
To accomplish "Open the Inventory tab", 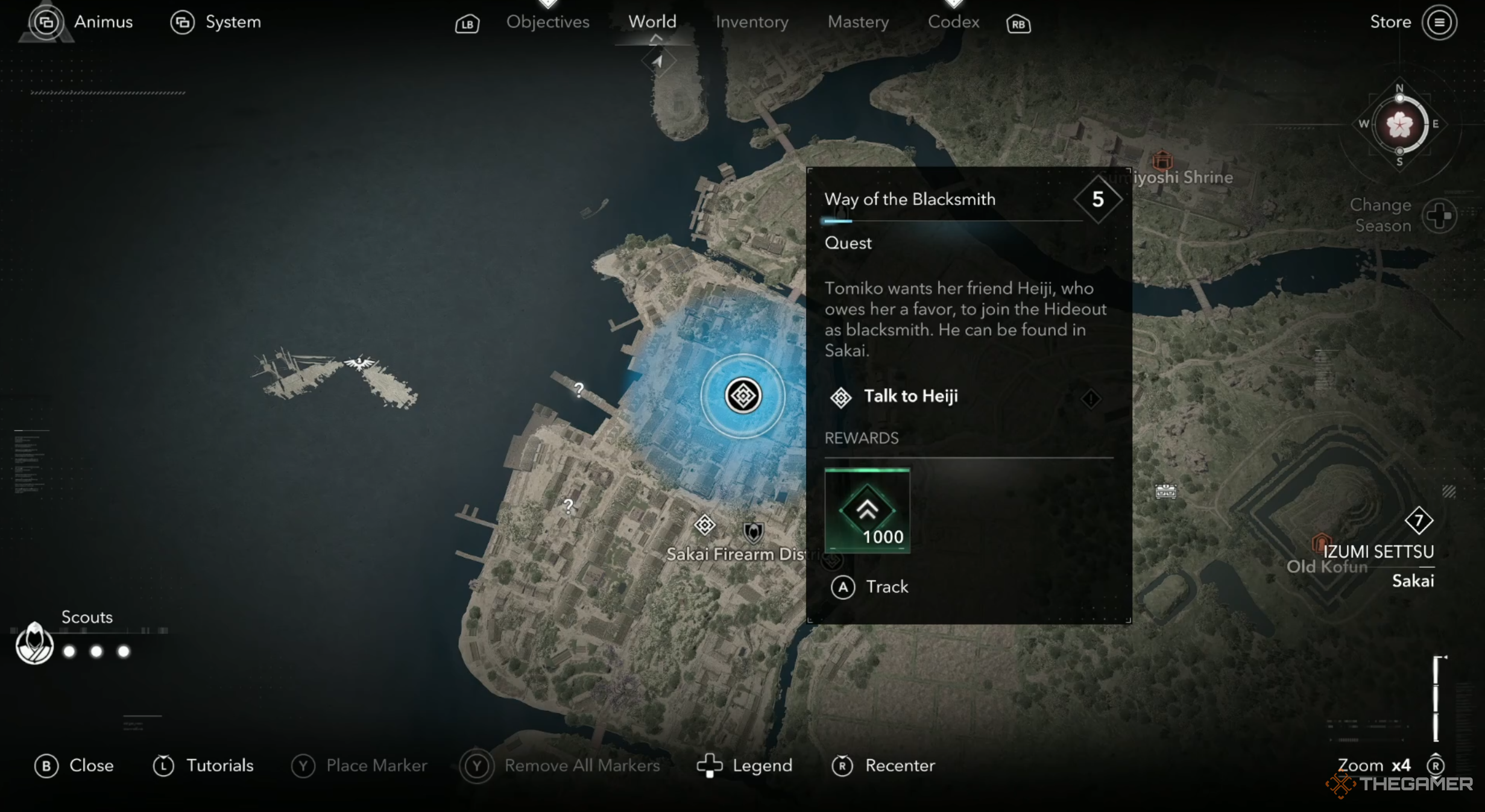I will (751, 22).
